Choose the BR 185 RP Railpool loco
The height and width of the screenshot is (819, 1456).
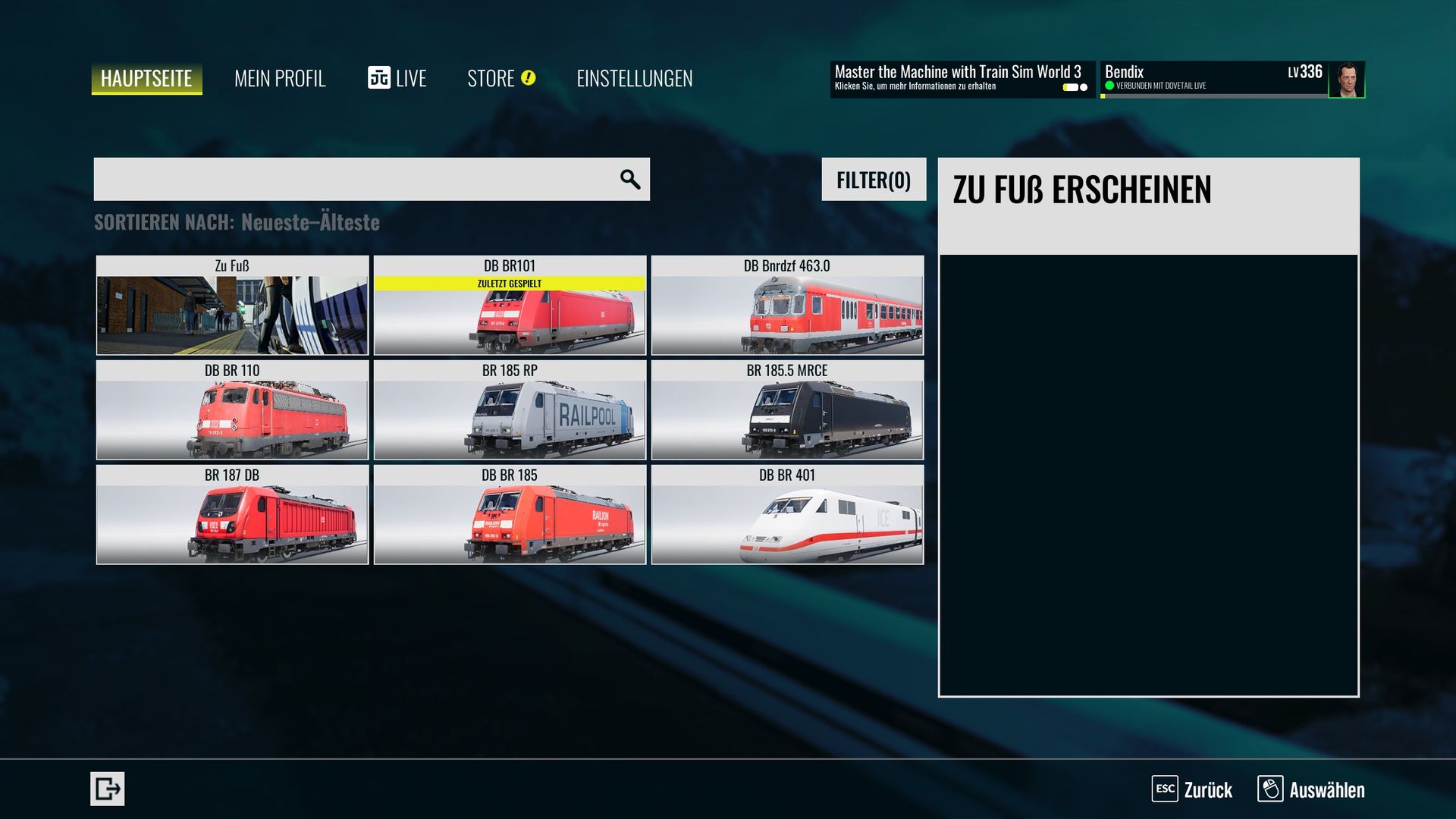tap(510, 410)
